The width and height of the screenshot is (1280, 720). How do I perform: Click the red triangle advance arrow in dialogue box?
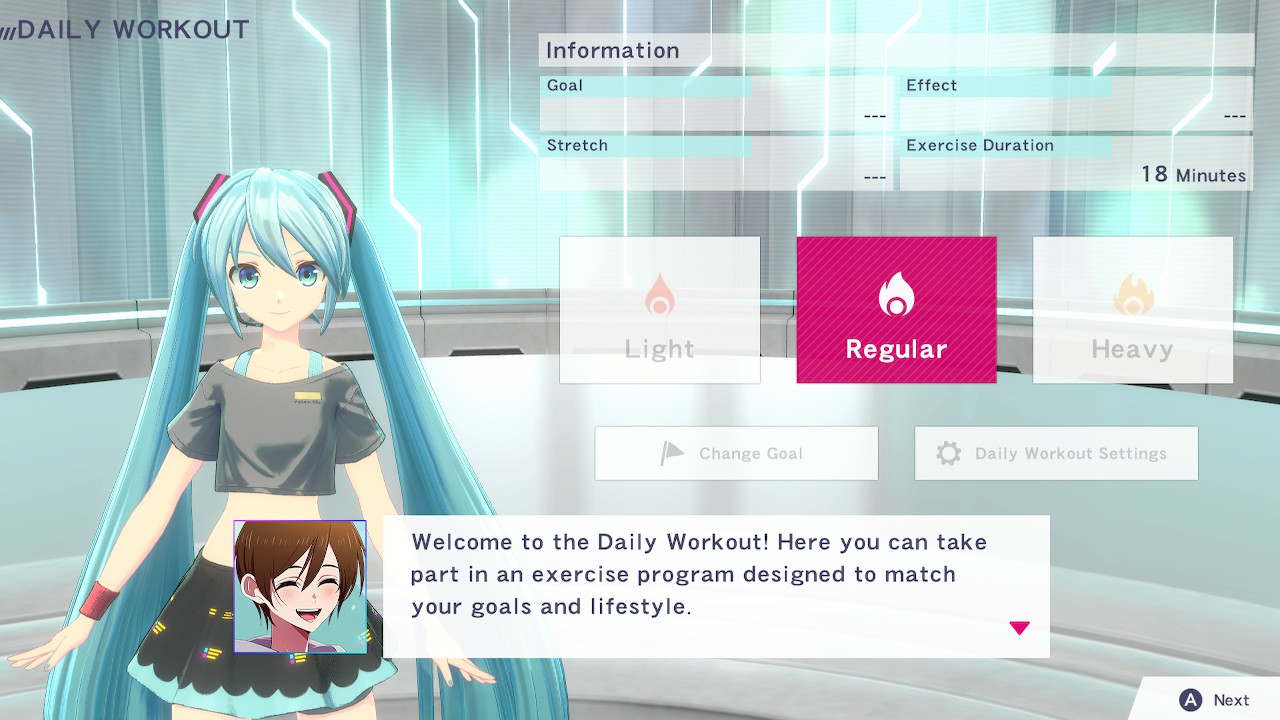[1020, 628]
